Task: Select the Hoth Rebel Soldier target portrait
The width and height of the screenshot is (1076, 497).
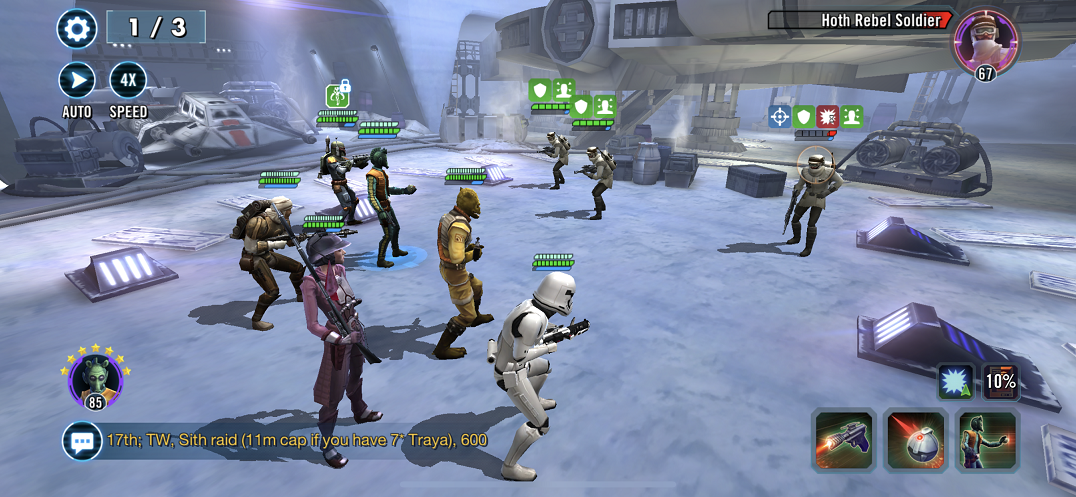Action: click(985, 40)
